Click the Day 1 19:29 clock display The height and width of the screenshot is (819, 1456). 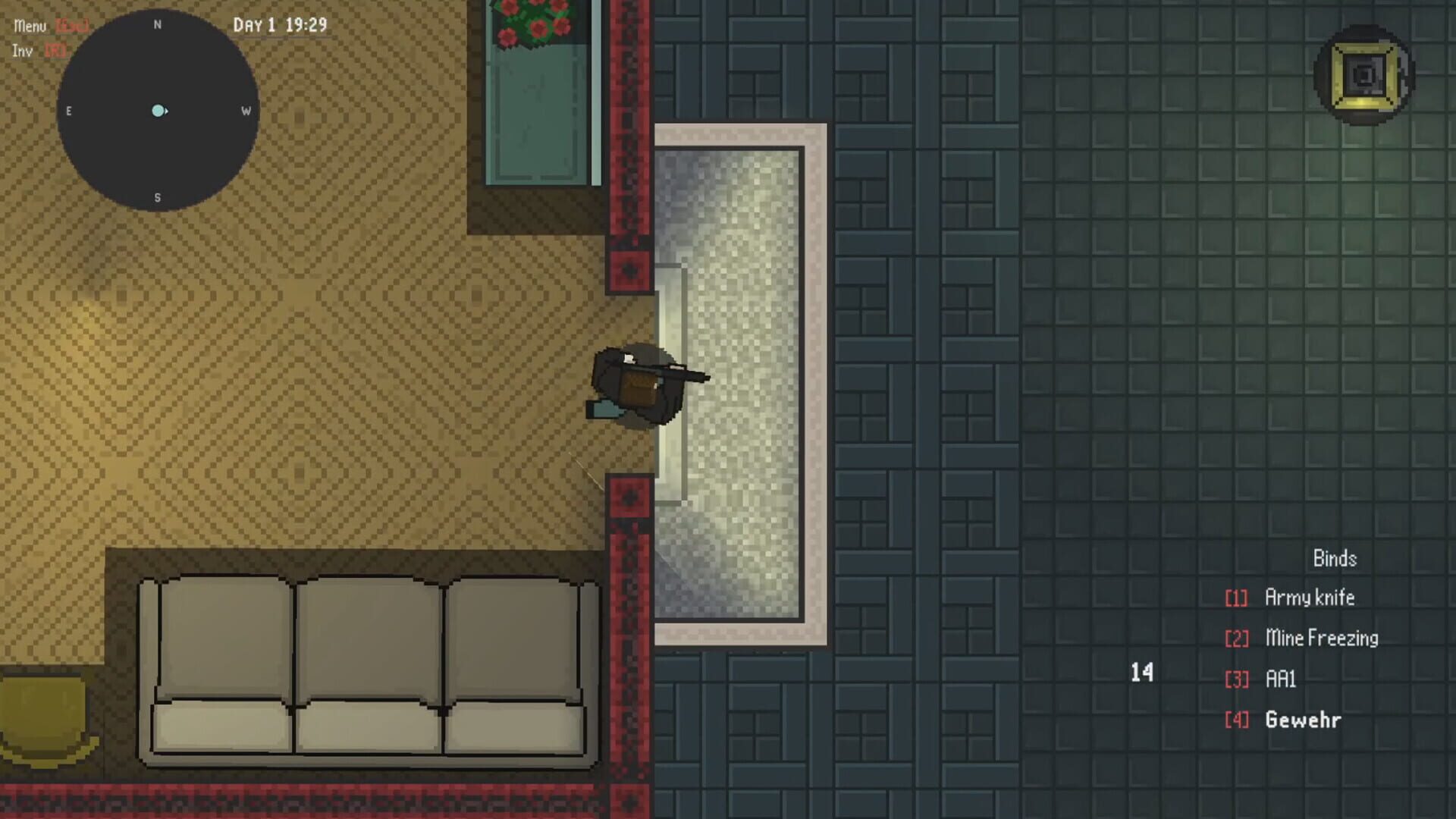(x=281, y=24)
